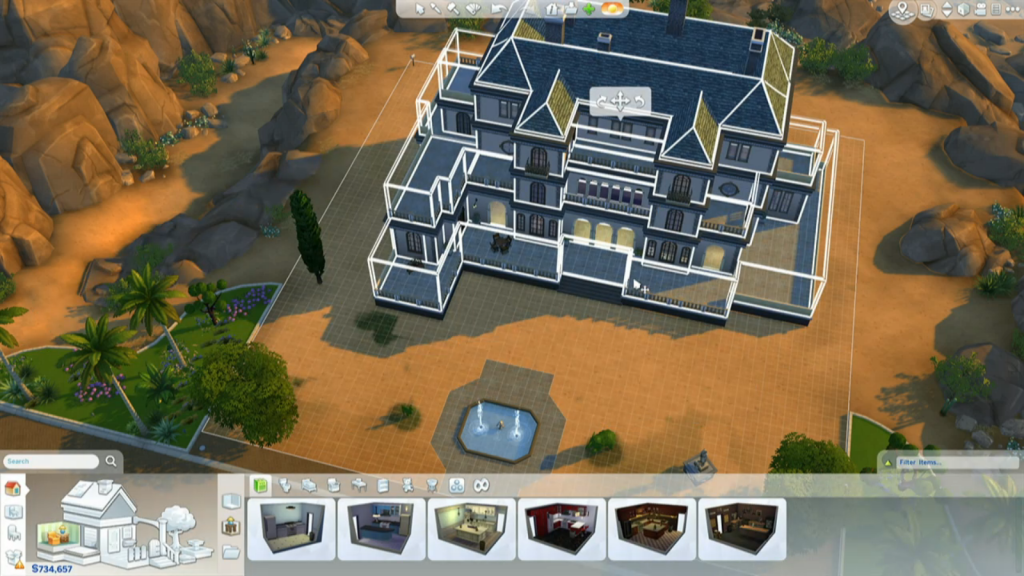
Task: Select the pointer tool in top toolbar
Action: tap(420, 9)
